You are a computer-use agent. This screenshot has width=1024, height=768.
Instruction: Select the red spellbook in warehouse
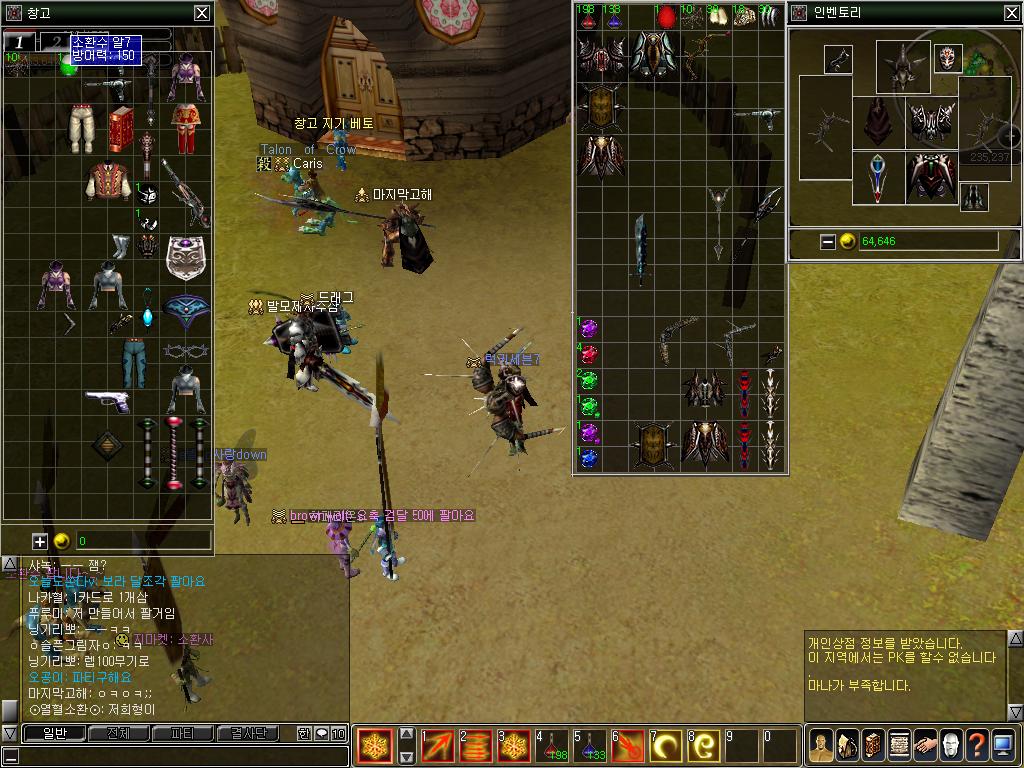click(121, 128)
